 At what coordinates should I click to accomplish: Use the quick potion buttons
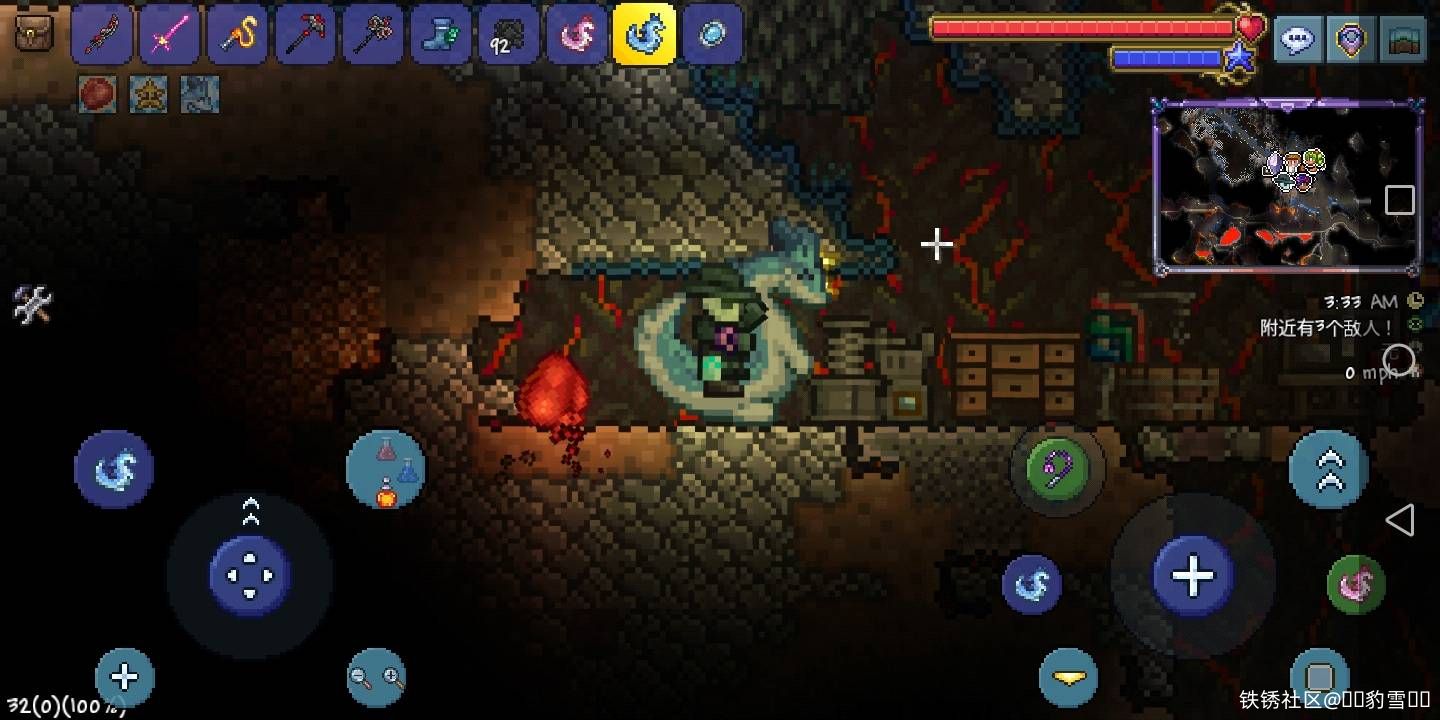[386, 471]
